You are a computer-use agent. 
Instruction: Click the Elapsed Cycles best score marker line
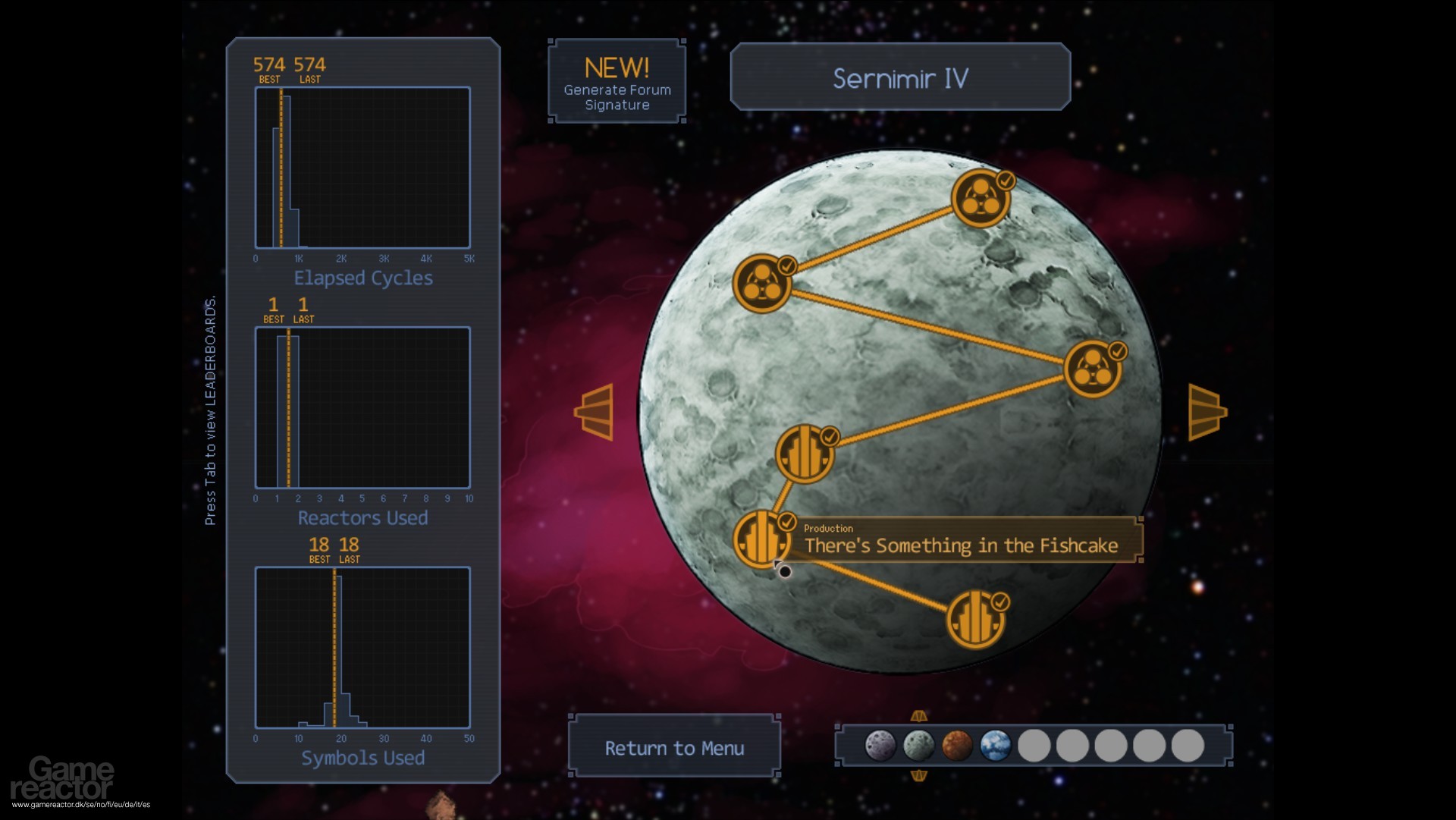click(281, 167)
